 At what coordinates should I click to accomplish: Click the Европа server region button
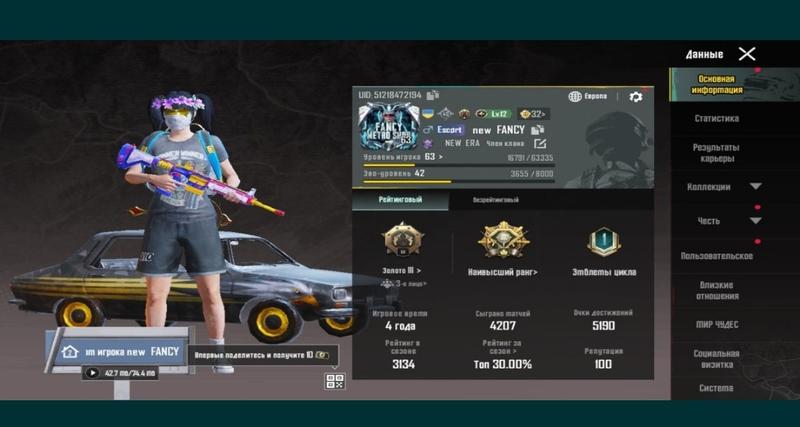(x=588, y=97)
